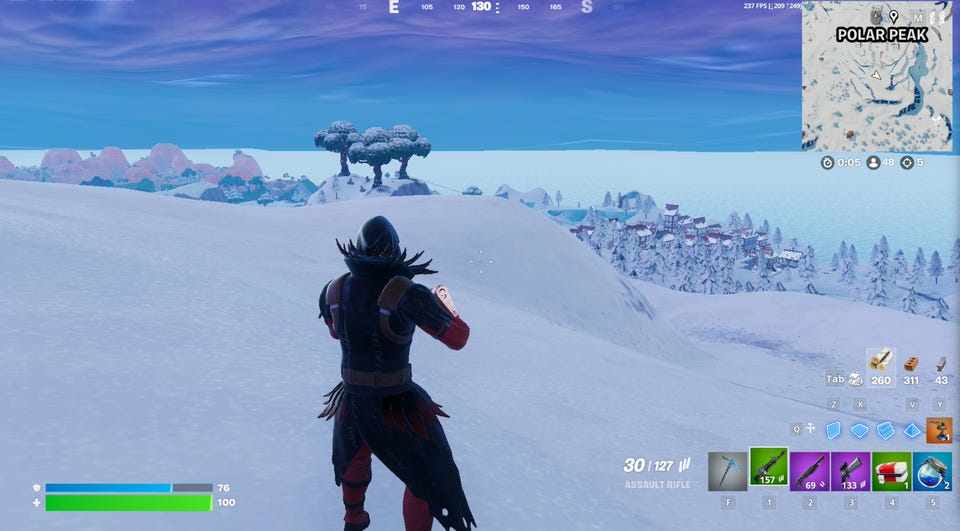The image size is (960, 531).
Task: Select the blue shield potion slot
Action: coord(932,471)
